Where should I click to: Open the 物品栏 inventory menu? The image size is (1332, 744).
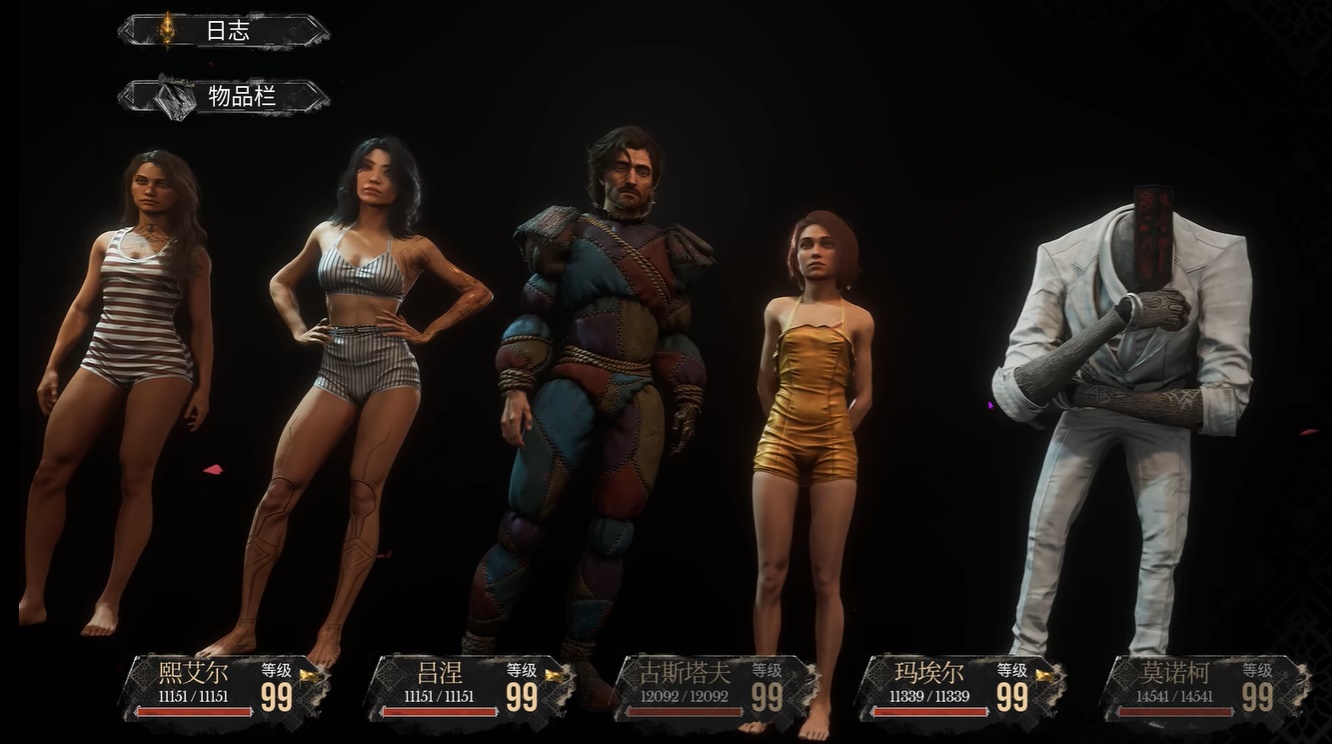(224, 97)
